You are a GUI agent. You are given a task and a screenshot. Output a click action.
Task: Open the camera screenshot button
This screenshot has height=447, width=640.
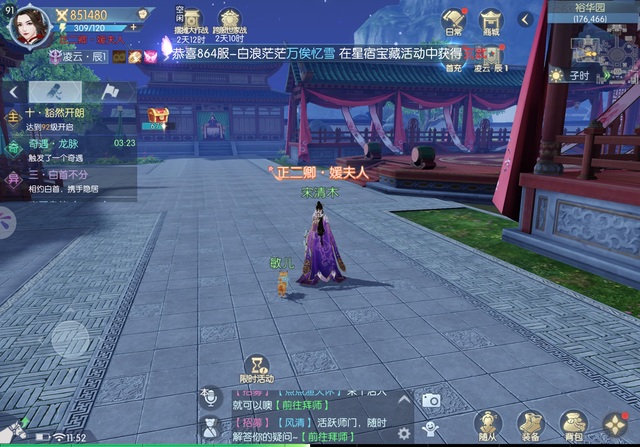(x=431, y=400)
